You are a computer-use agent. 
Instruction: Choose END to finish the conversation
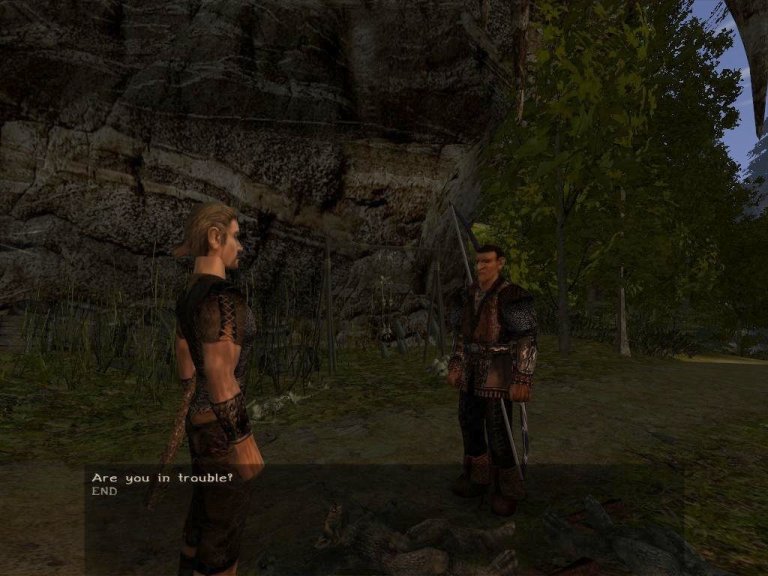105,492
